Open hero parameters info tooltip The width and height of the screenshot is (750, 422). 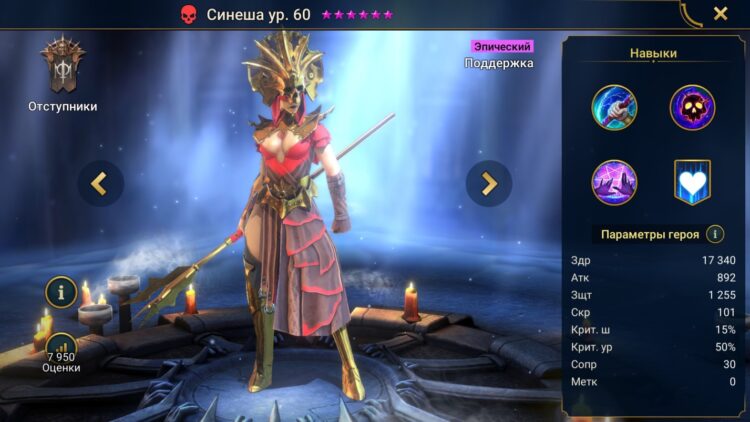(715, 234)
